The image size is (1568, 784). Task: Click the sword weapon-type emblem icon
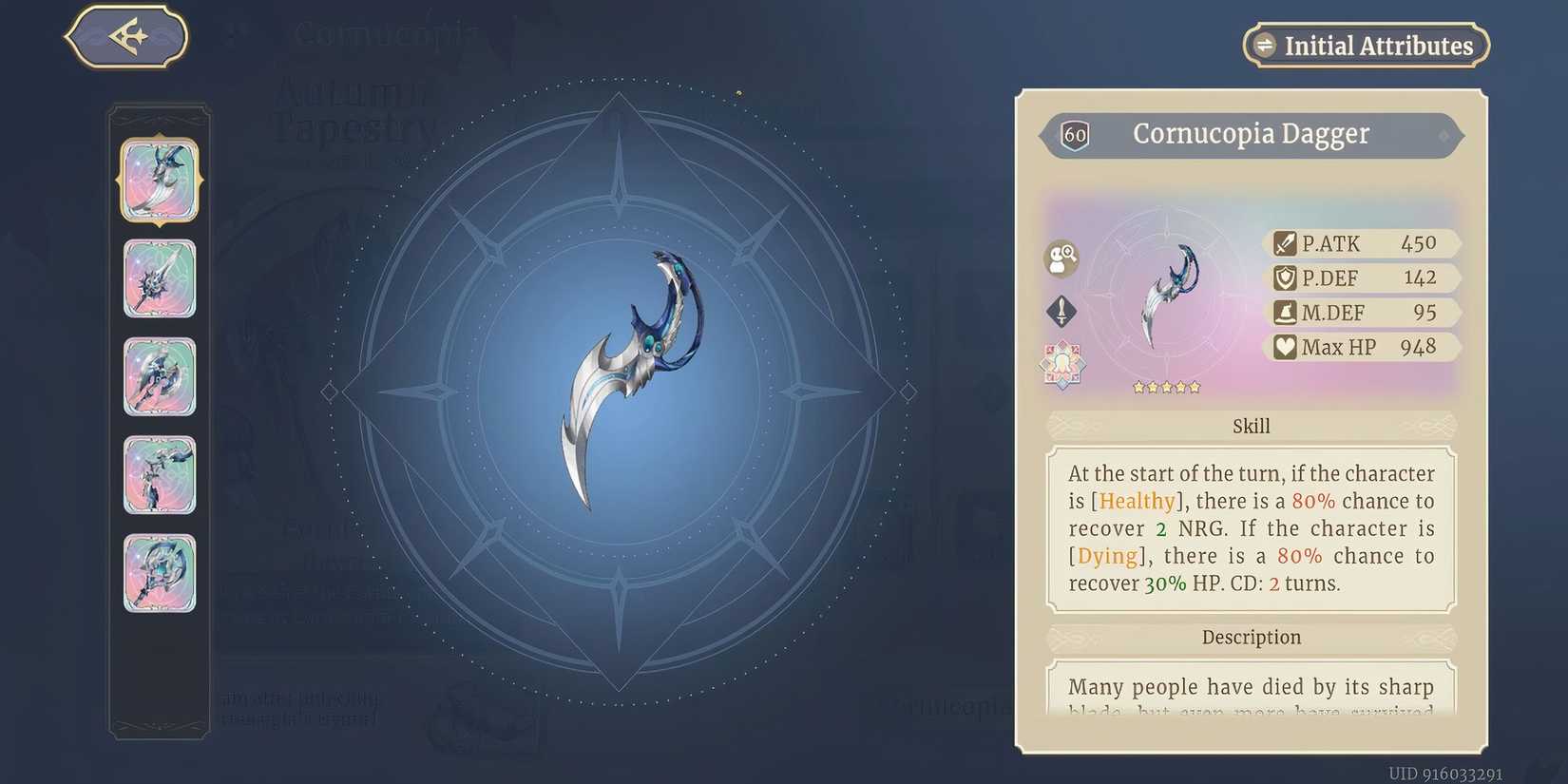pyautogui.click(x=1061, y=311)
